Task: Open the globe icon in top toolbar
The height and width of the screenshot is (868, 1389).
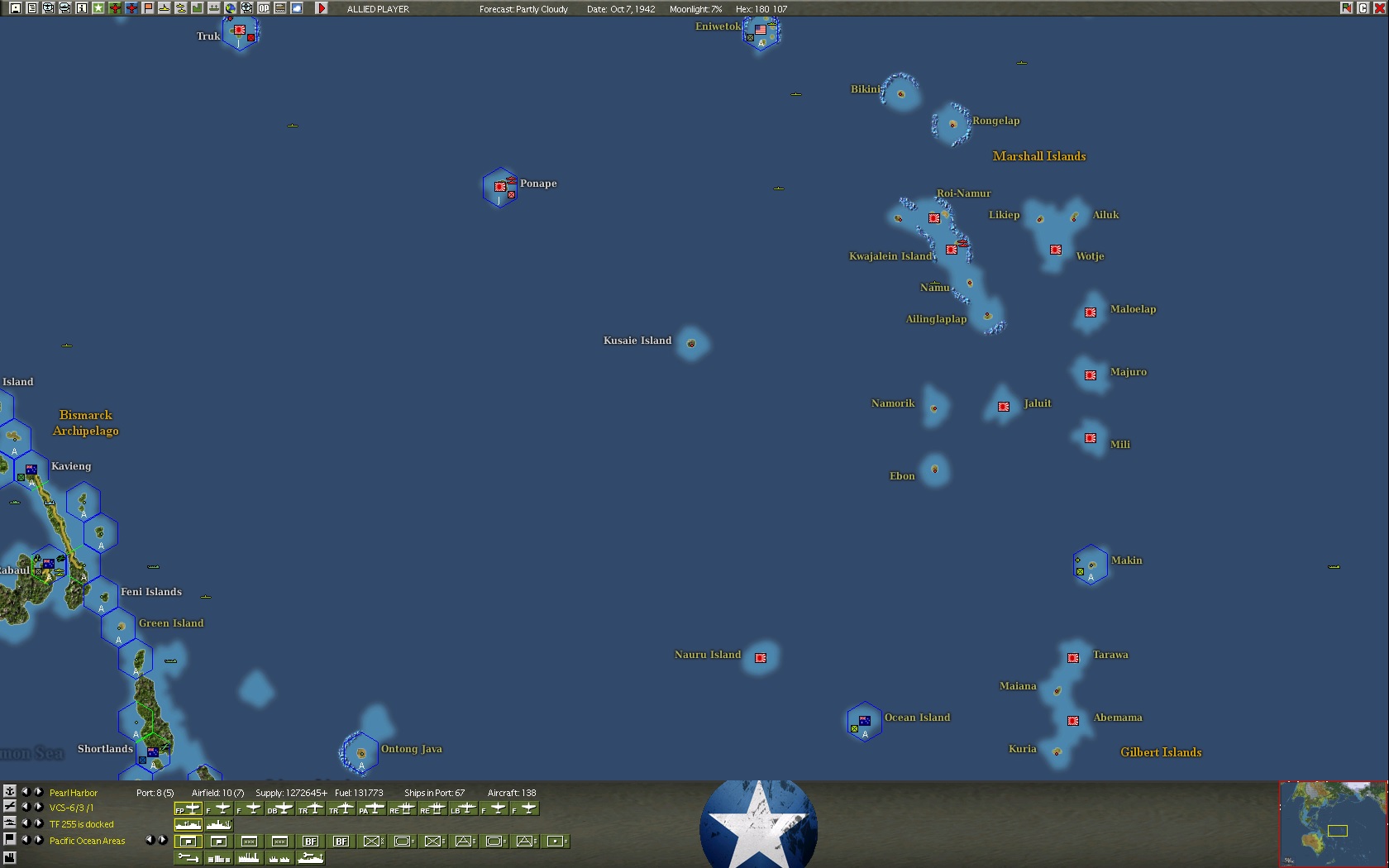Action: pyautogui.click(x=230, y=8)
